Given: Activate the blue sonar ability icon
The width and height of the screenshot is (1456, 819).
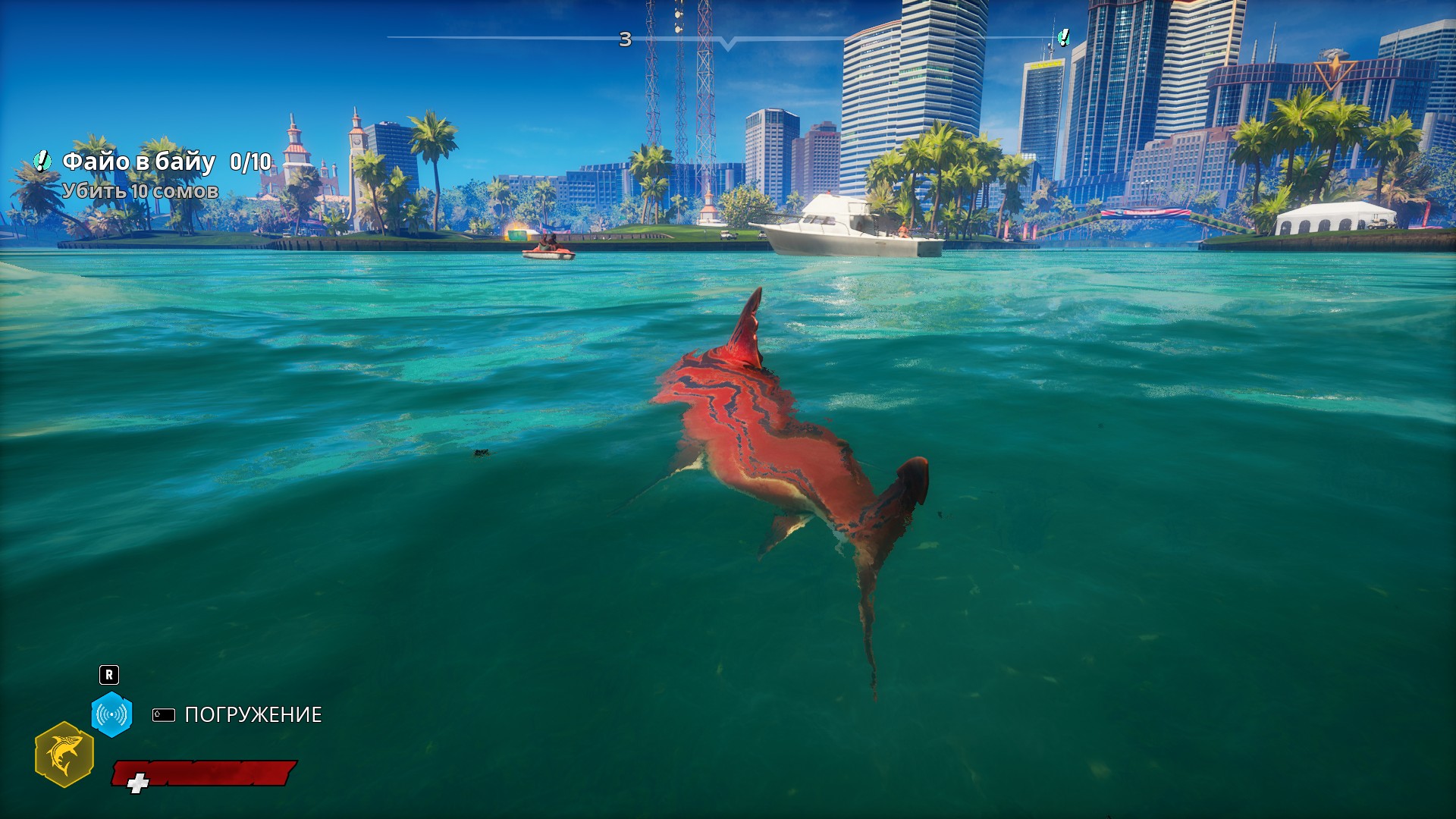Looking at the screenshot, I should tap(111, 714).
